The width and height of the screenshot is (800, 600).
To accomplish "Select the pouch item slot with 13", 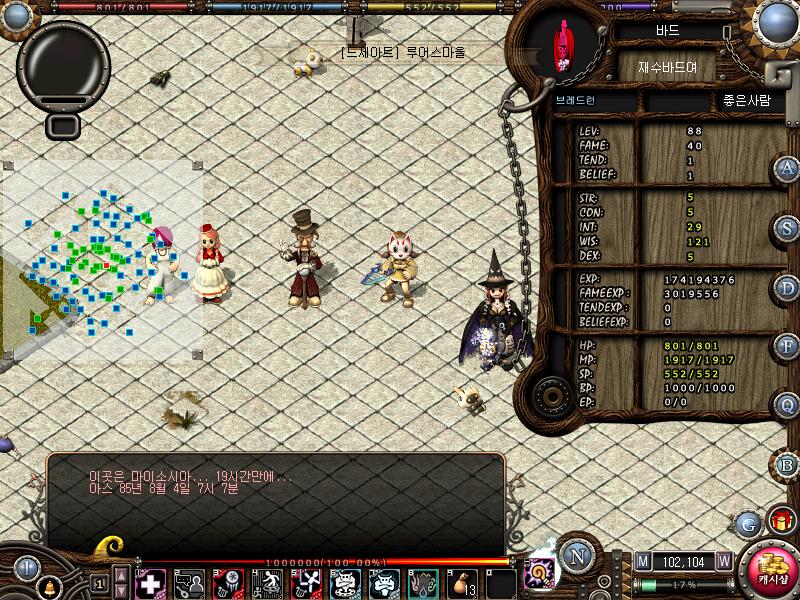I will (462, 582).
